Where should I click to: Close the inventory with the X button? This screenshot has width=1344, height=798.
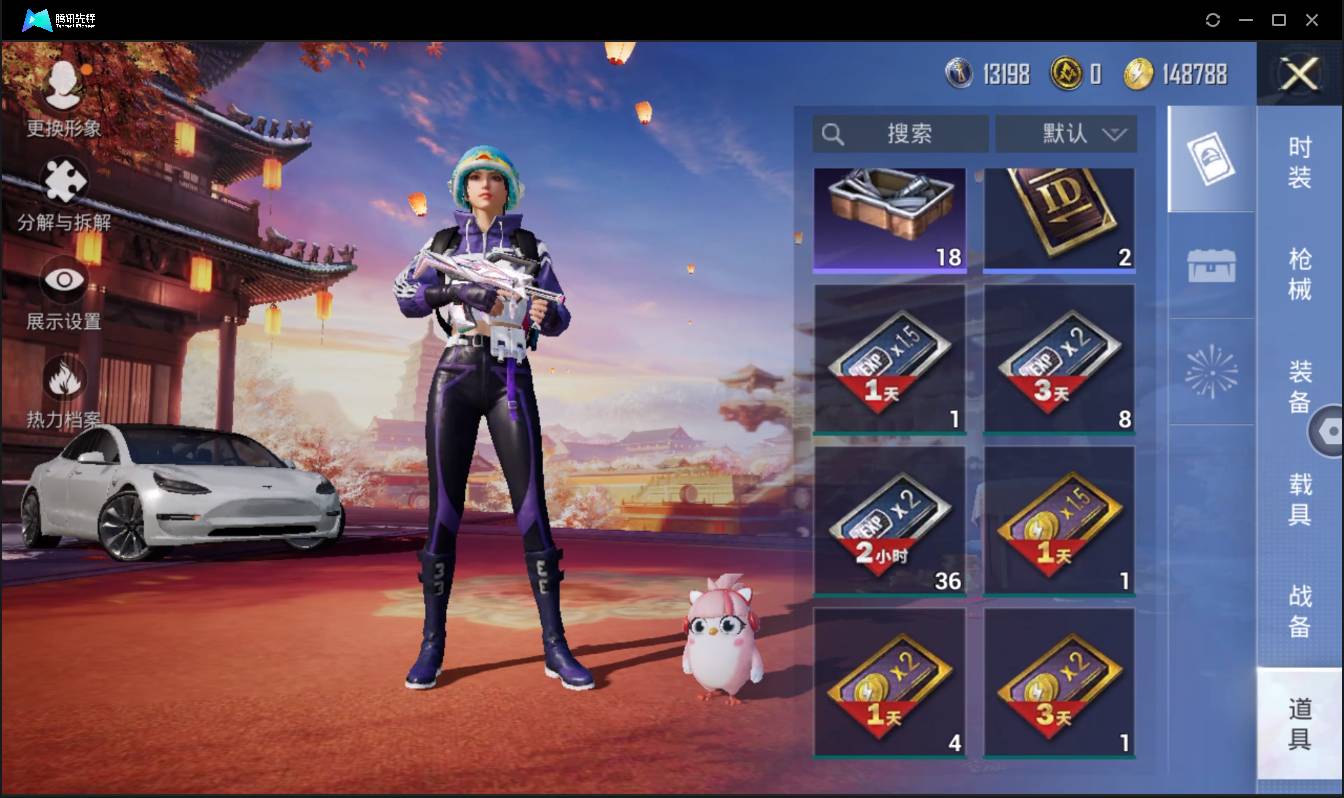coord(1299,74)
